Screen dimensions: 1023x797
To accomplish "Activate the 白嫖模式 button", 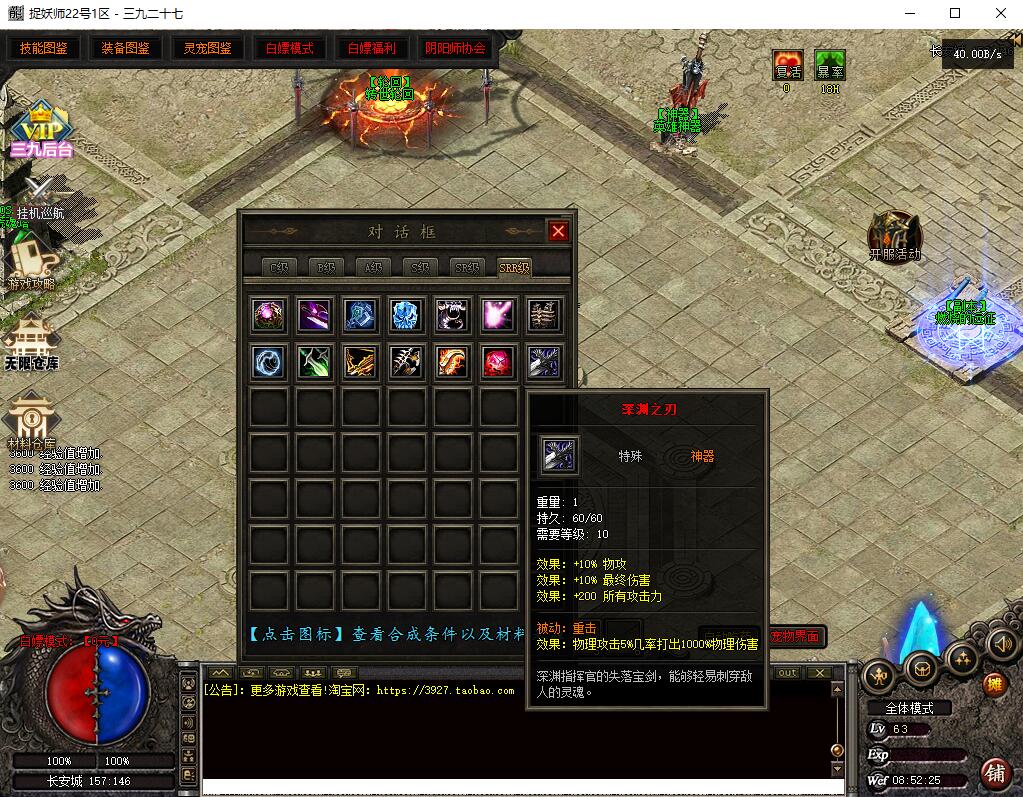I will point(289,48).
